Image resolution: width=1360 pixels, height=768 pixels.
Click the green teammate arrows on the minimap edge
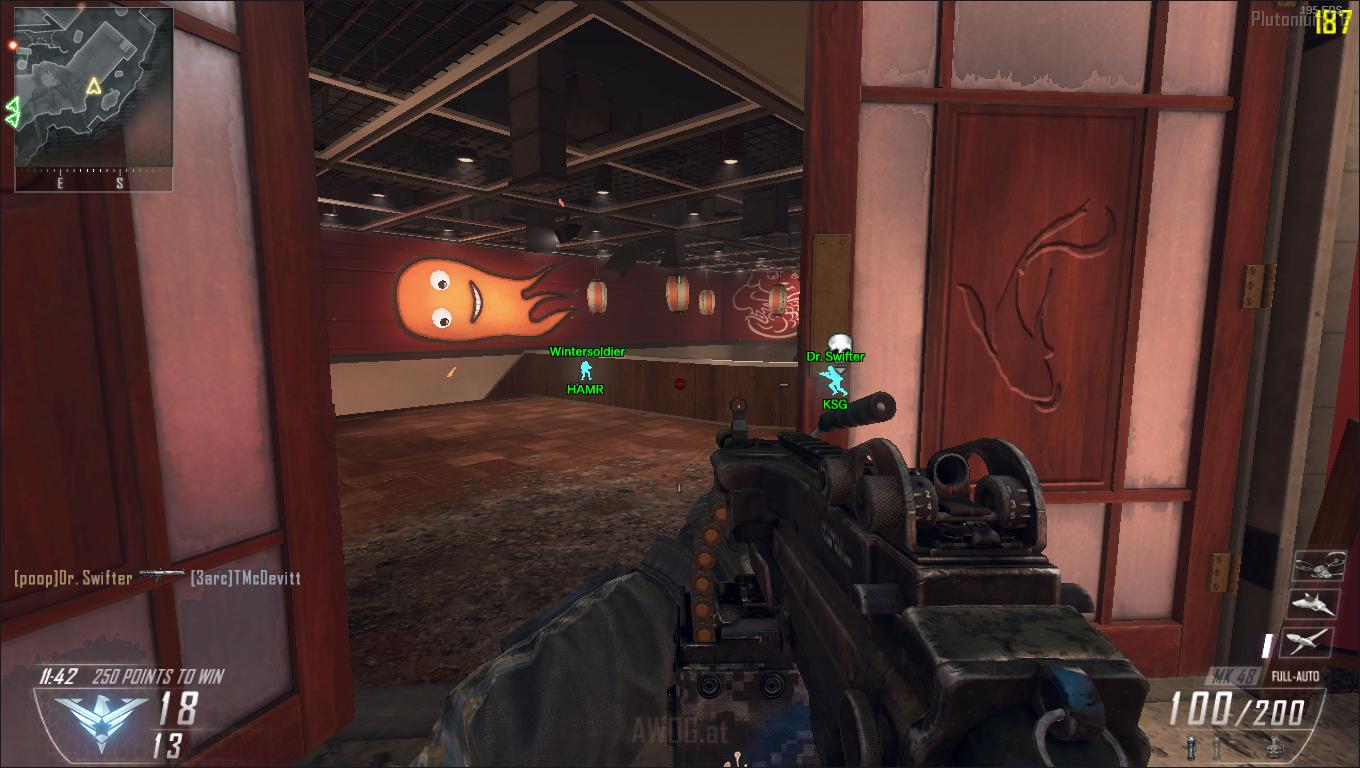14,111
